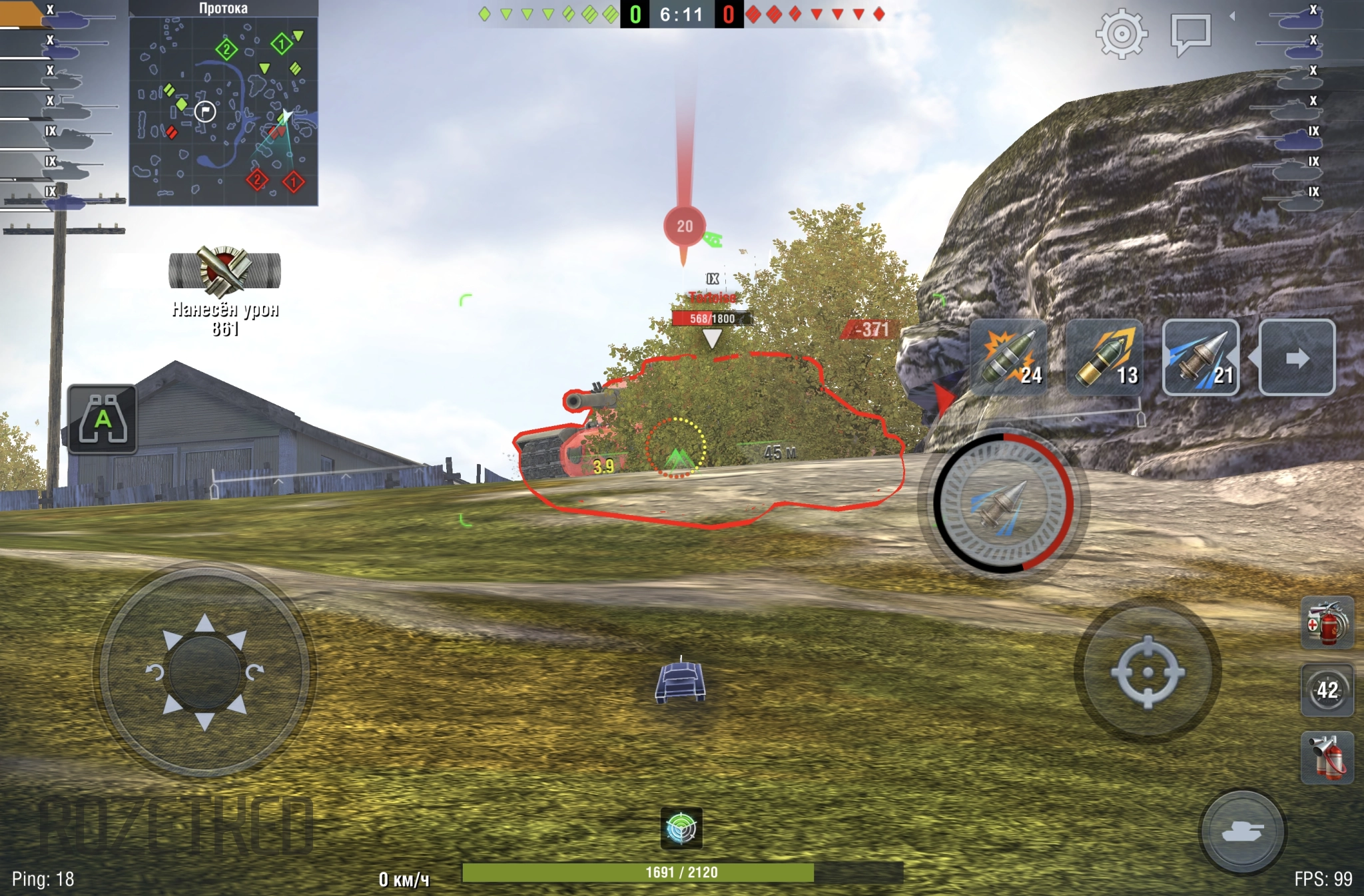Use the fire extinguisher consumable
Screen dimensions: 1364x896
(1327, 758)
